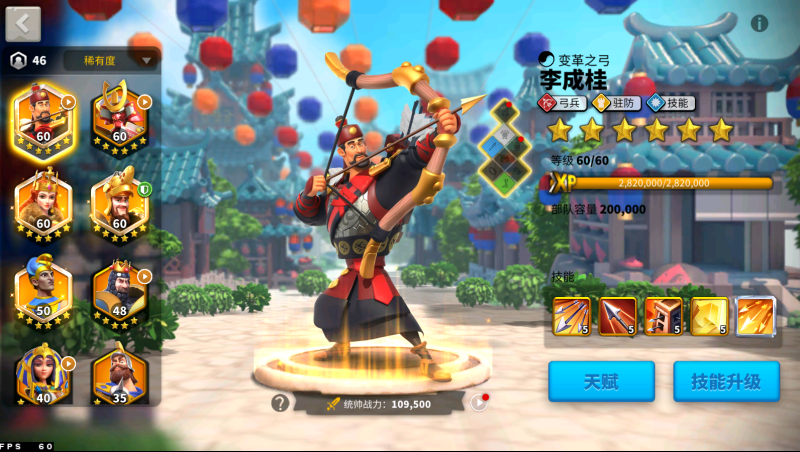Image resolution: width=800 pixels, height=452 pixels.
Task: View the golden crystal skill icon
Action: [x=709, y=315]
